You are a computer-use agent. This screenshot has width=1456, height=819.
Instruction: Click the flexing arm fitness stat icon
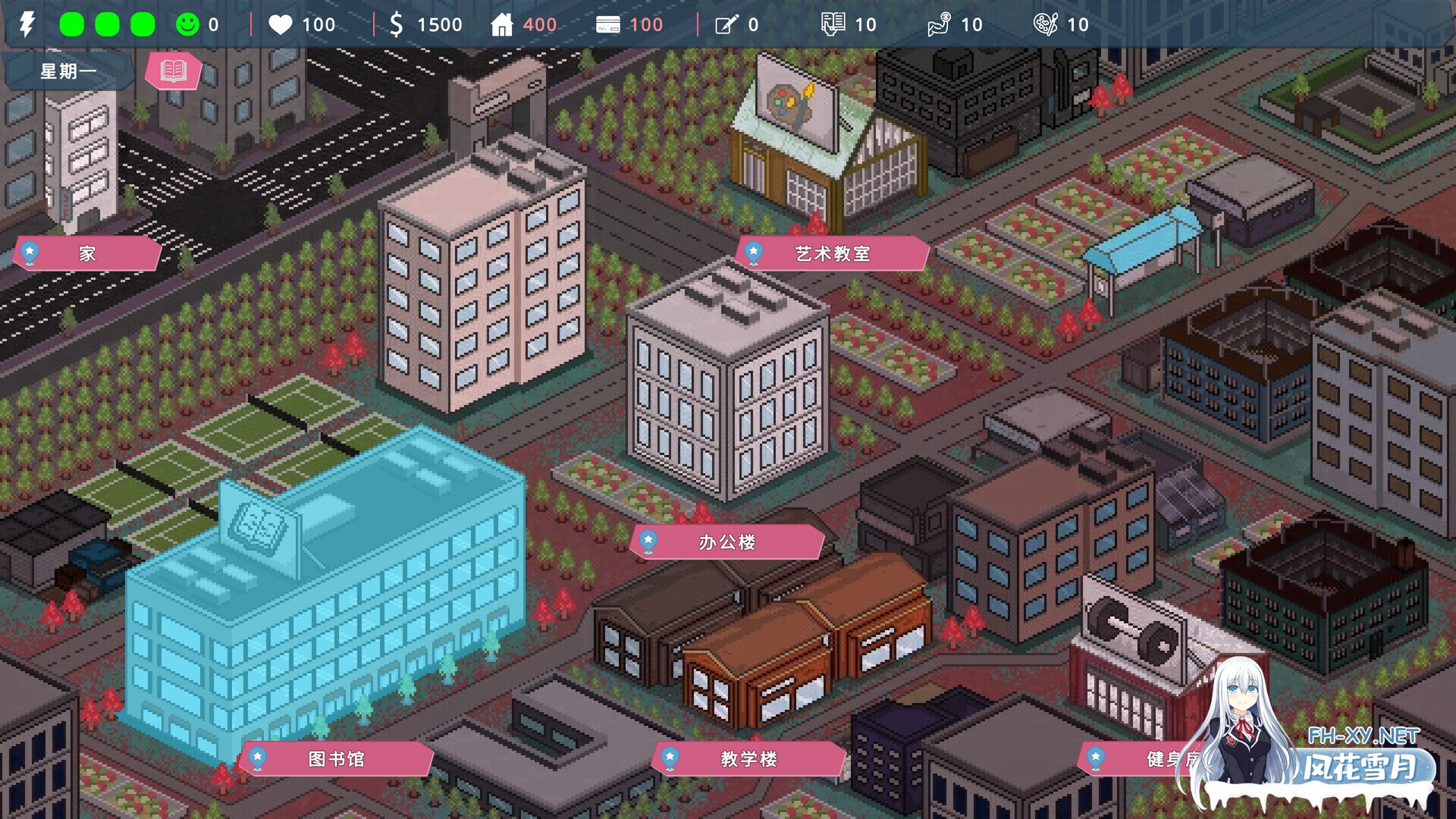[943, 24]
